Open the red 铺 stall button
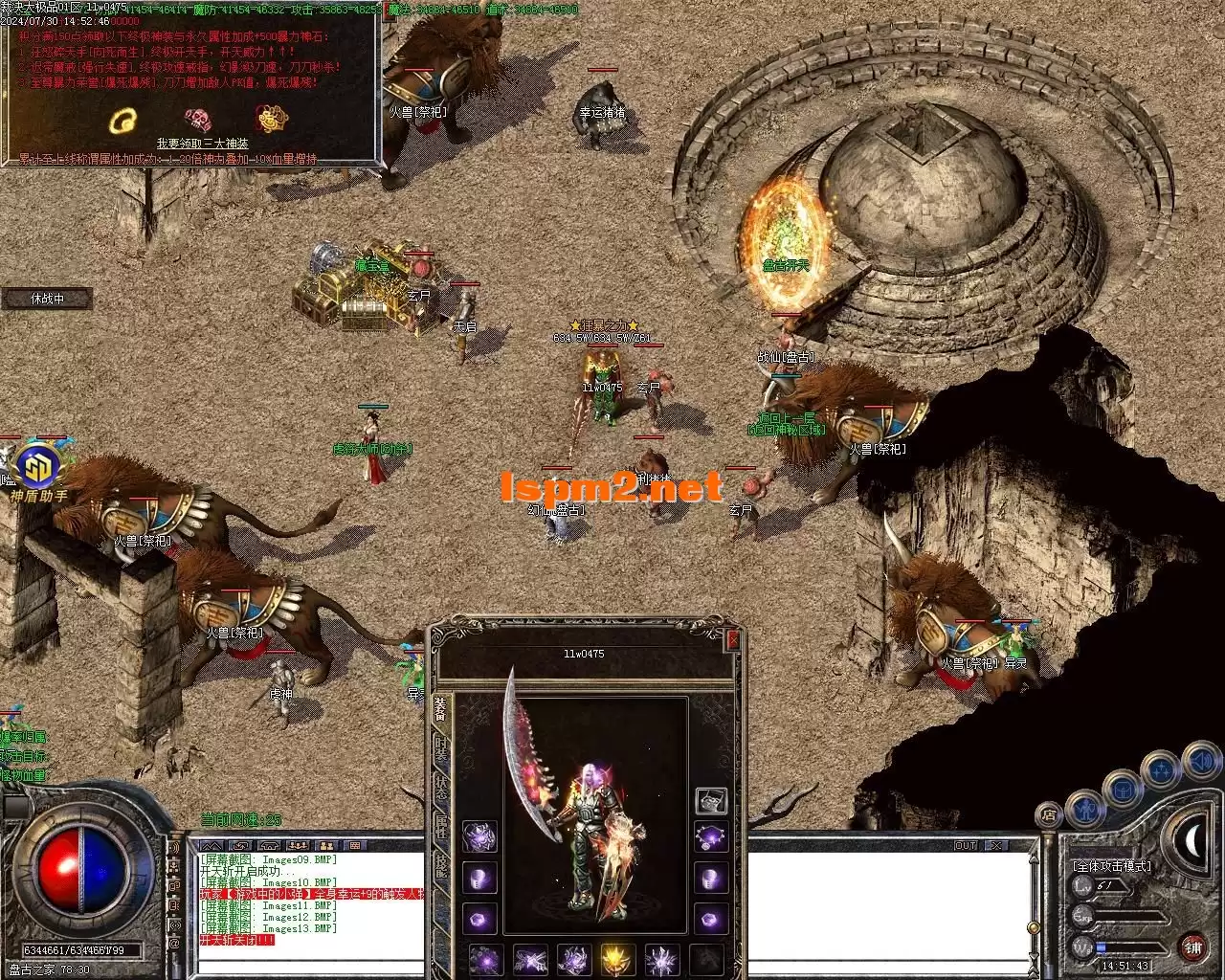1225x980 pixels. (x=1192, y=947)
